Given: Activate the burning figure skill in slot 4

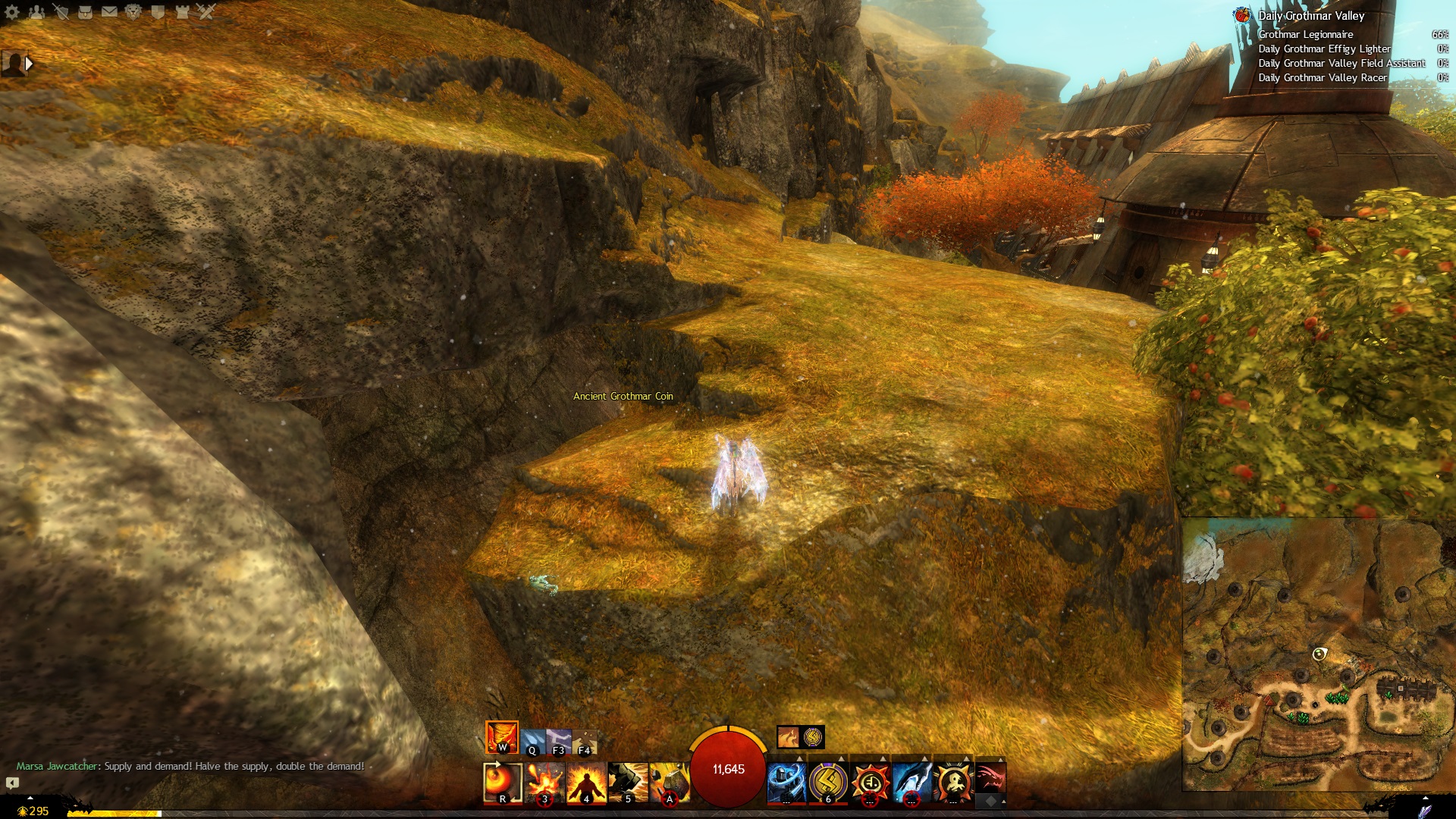Looking at the screenshot, I should [586, 782].
